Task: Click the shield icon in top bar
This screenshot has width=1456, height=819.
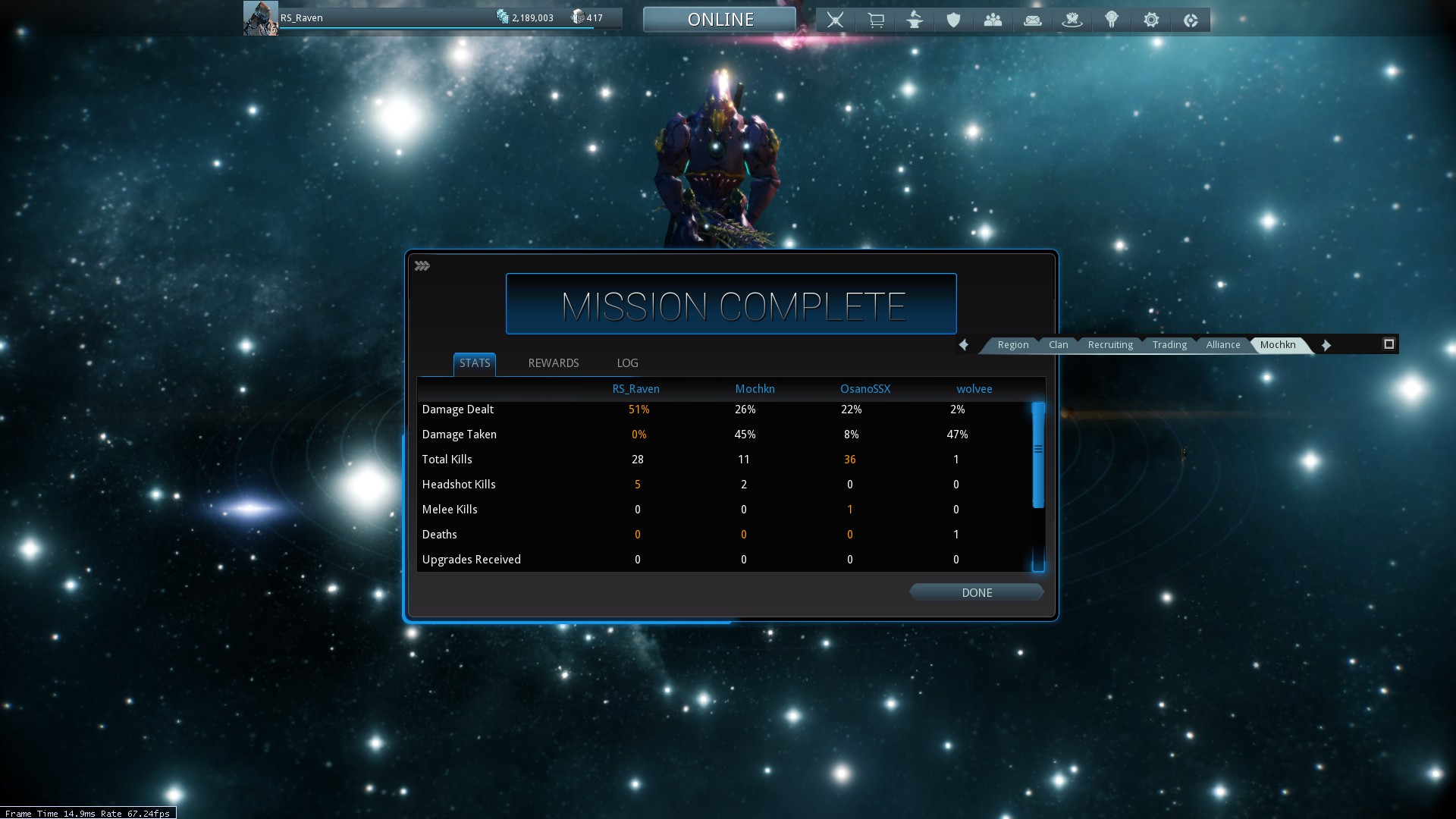Action: coord(953,20)
